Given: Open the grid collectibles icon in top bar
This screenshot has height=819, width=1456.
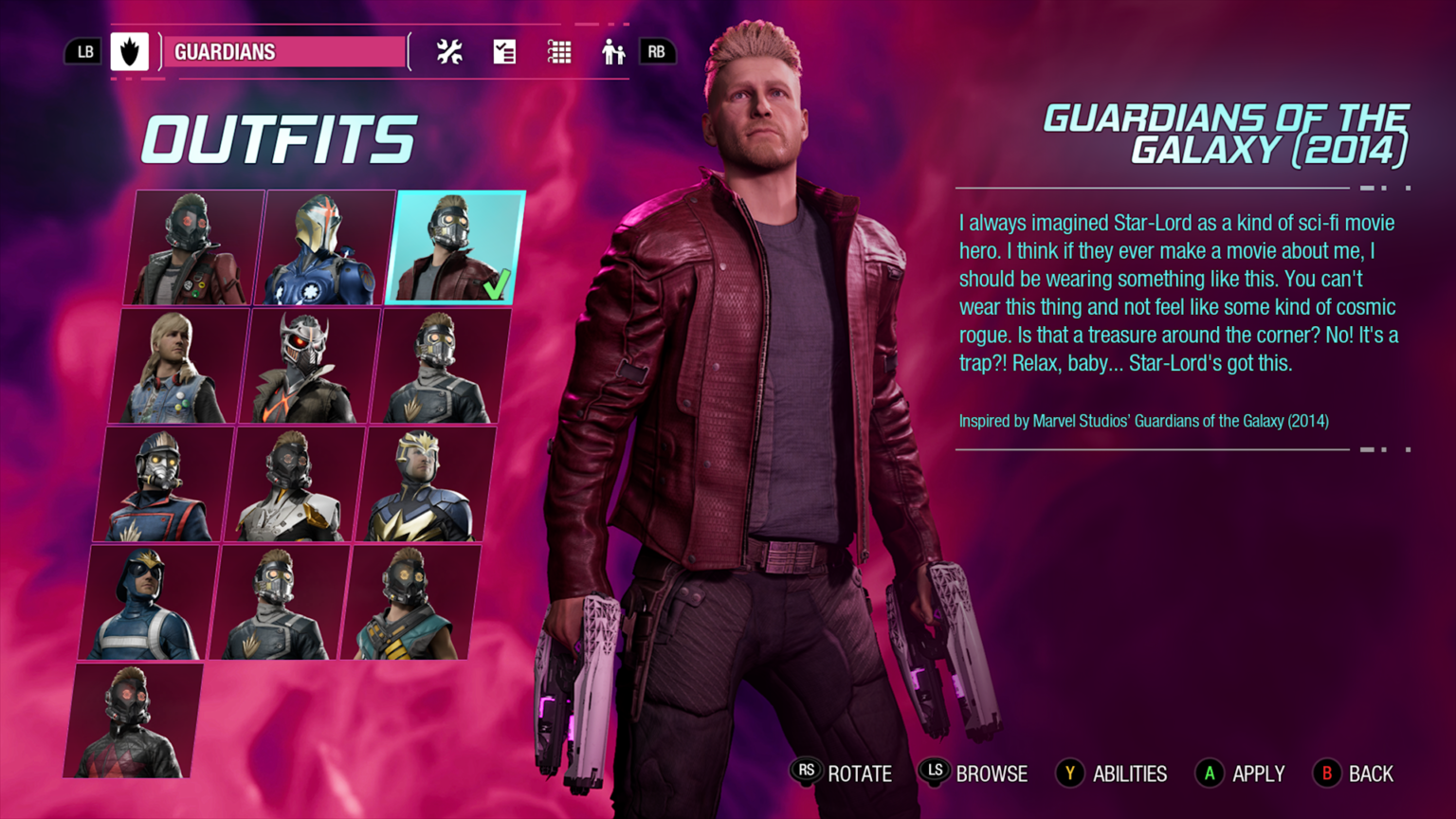Looking at the screenshot, I should [x=558, y=52].
